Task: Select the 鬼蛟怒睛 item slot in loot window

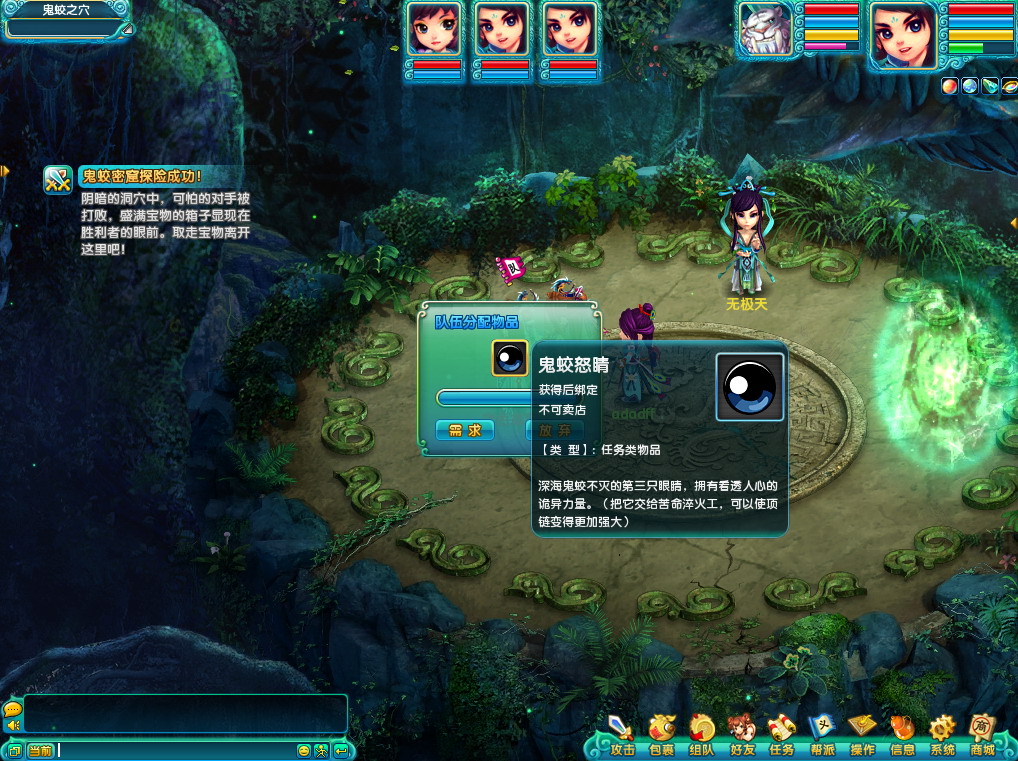Action: 509,358
